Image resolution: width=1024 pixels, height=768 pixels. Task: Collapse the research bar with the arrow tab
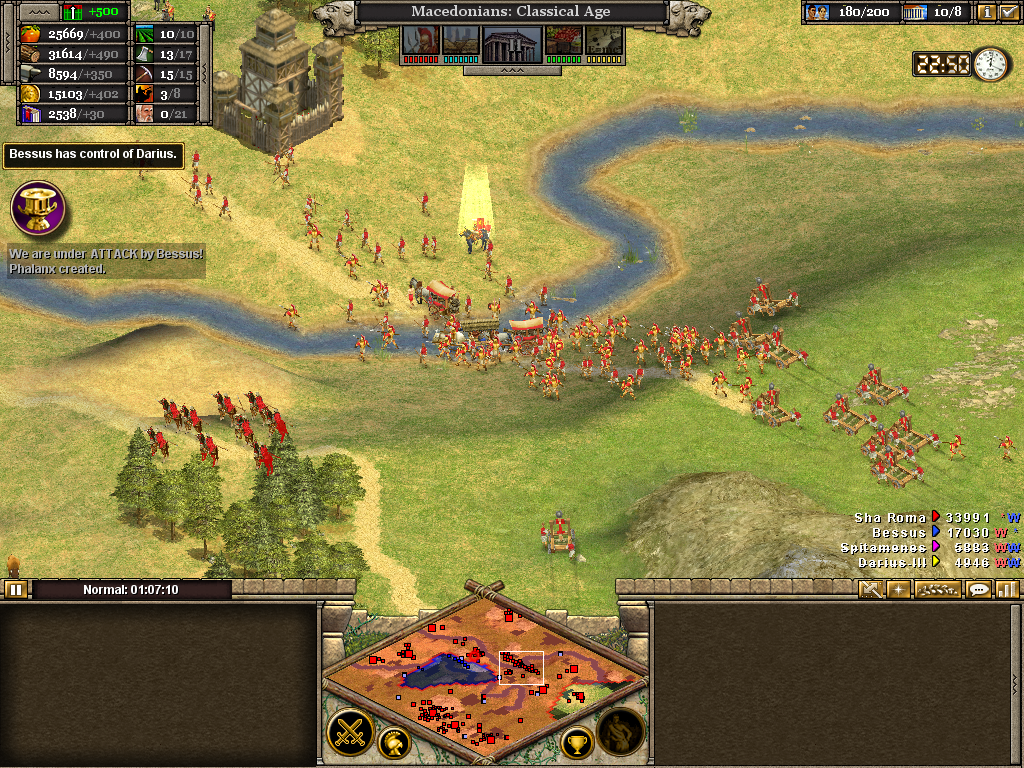(x=512, y=71)
